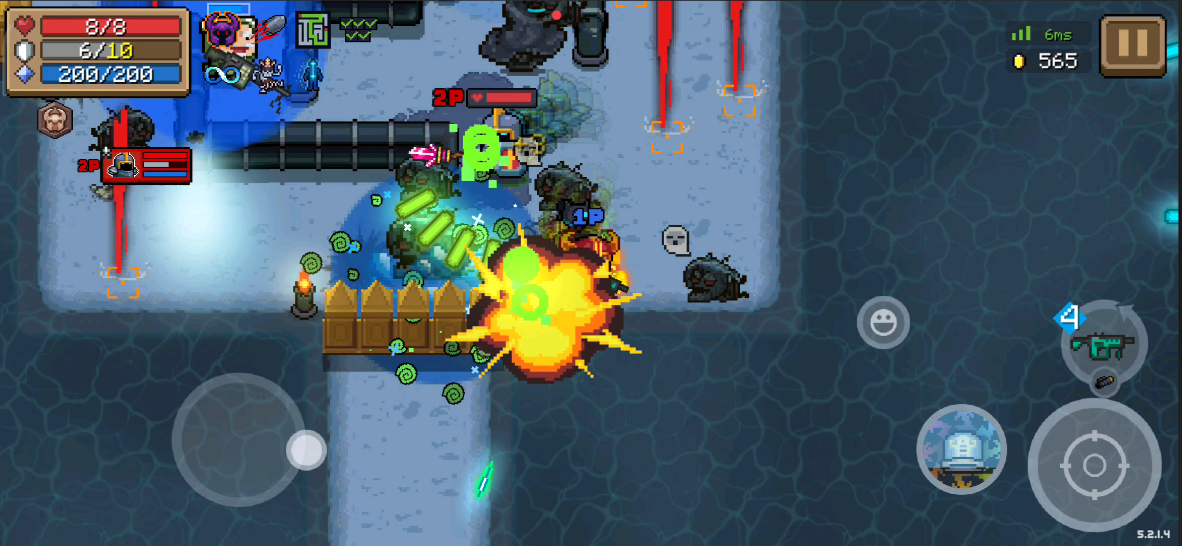
Task: Activate the character skill button
Action: point(961,450)
